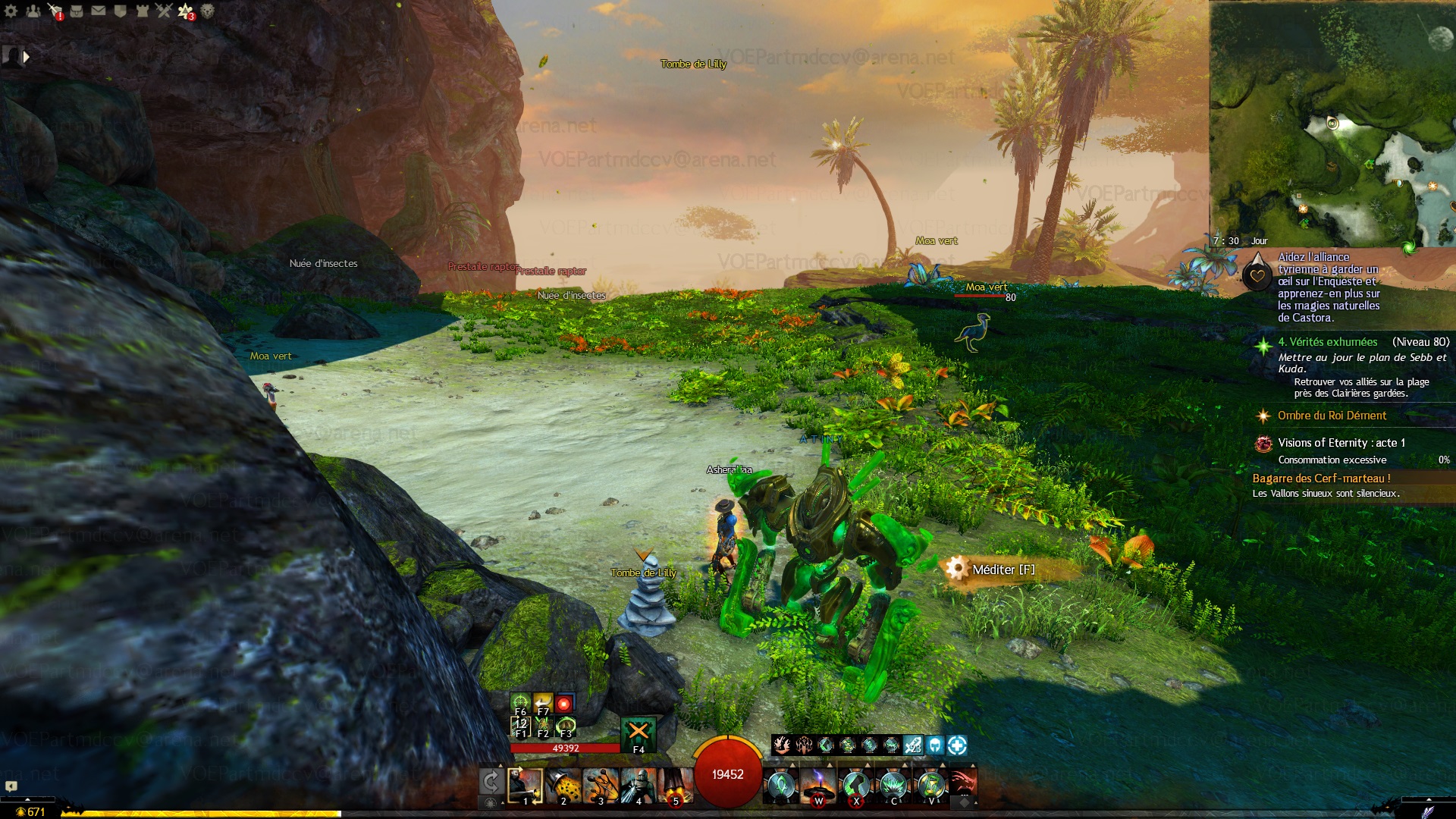Expand the party portrait arrow
The height and width of the screenshot is (819, 1456).
point(27,56)
